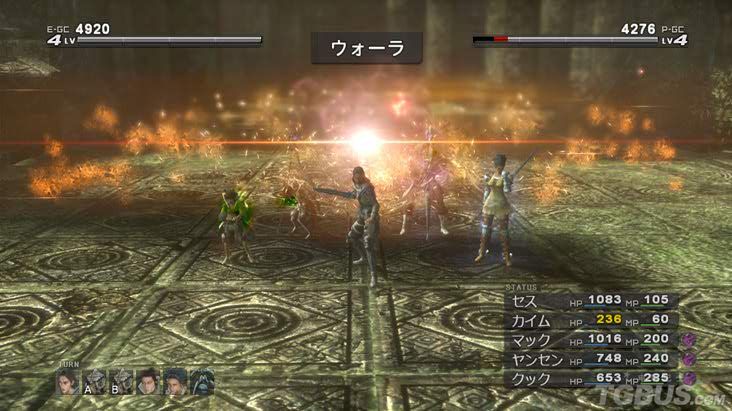Select マック in the status list
This screenshot has width=732, height=411.
[x=531, y=340]
